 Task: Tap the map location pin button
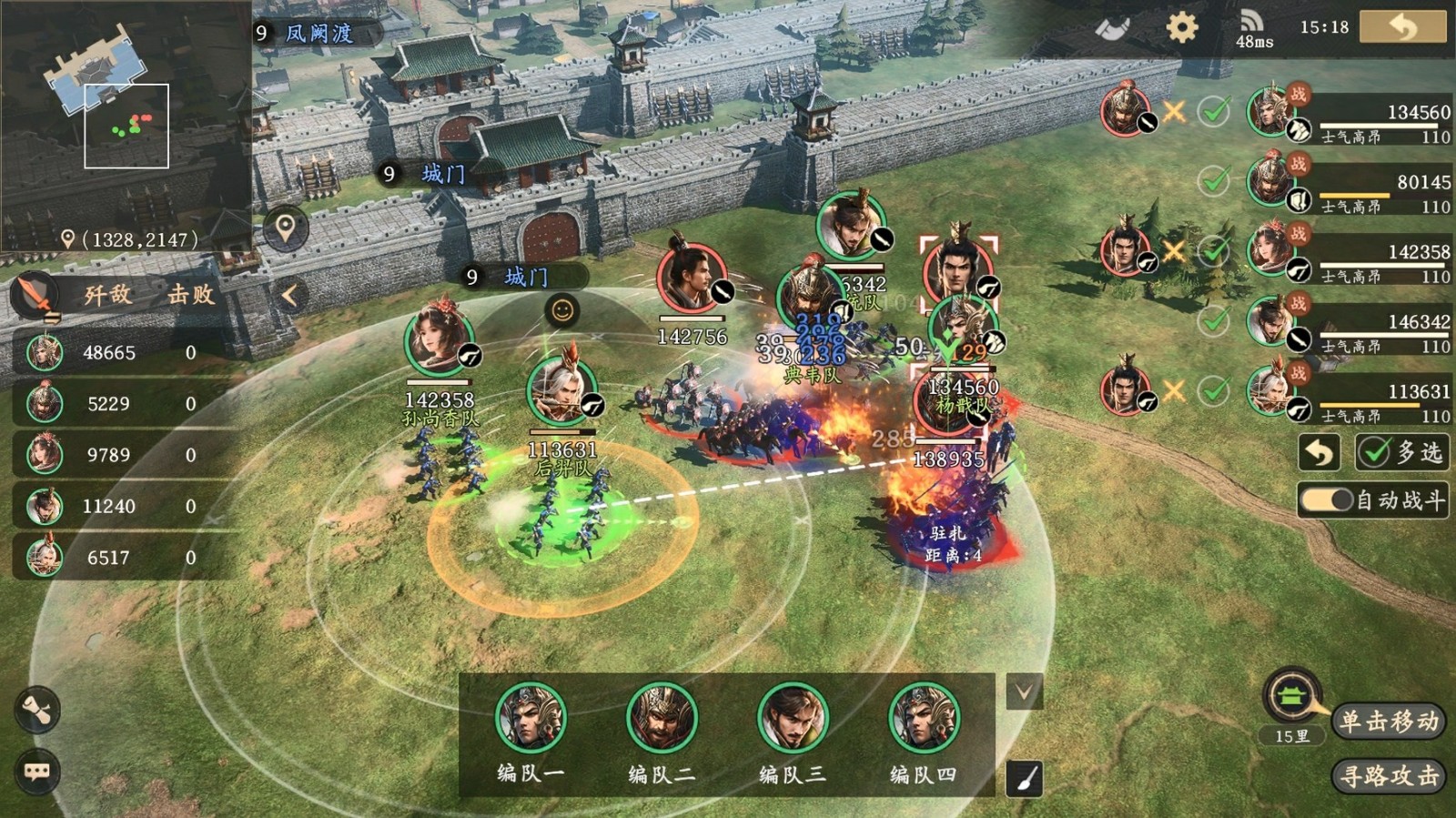point(286,227)
